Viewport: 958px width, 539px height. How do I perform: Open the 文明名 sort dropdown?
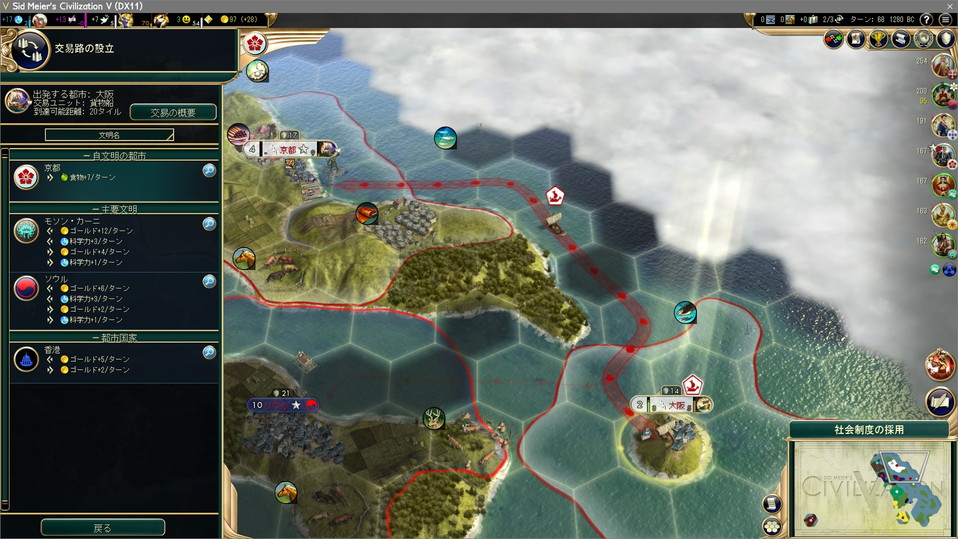coord(109,134)
